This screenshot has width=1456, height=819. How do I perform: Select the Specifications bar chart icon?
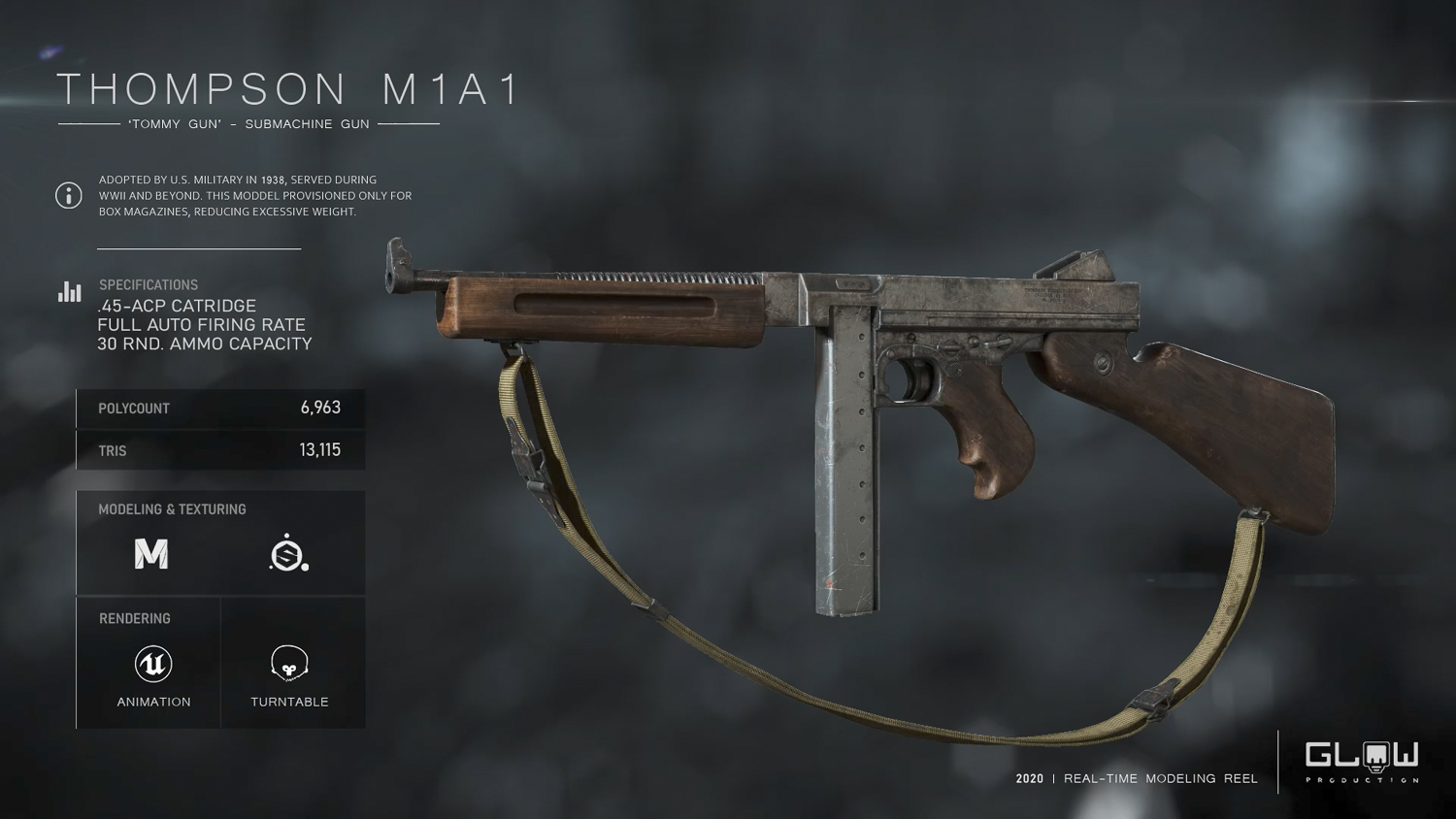tap(69, 292)
